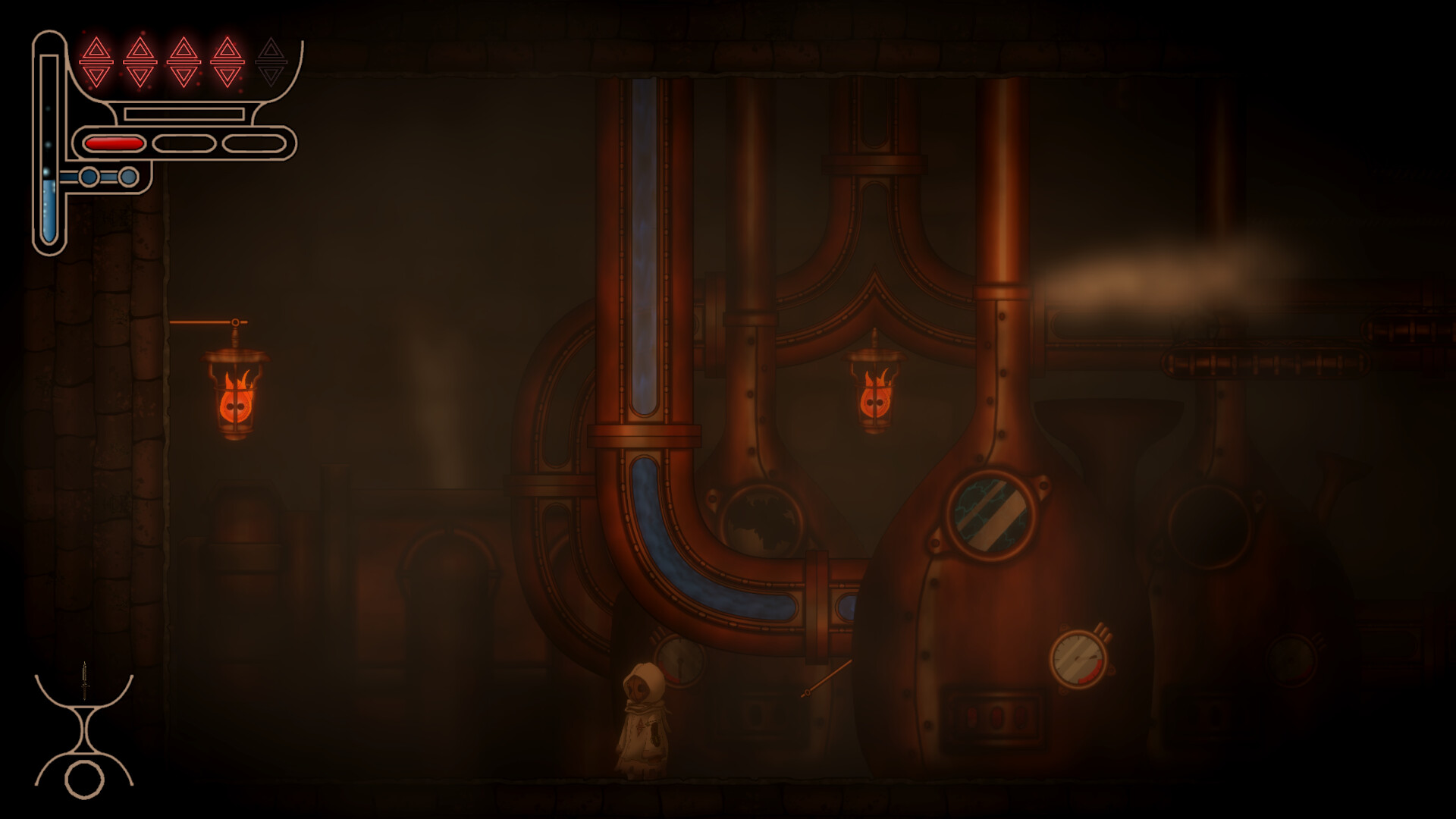Click the glowing lantern face on the left
The height and width of the screenshot is (819, 1456).
click(237, 406)
